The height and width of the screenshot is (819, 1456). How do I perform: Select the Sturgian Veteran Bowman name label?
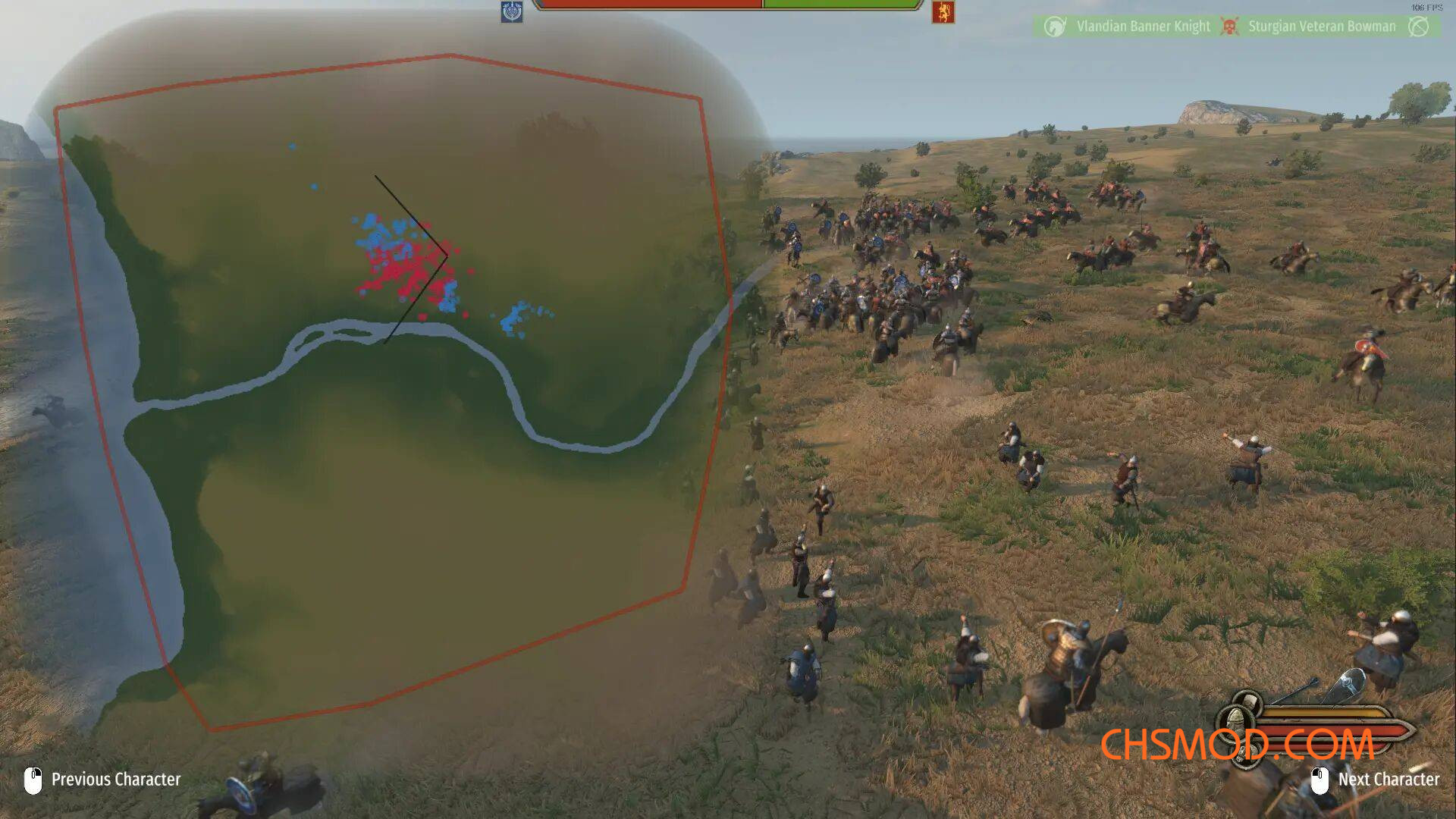click(x=1322, y=26)
